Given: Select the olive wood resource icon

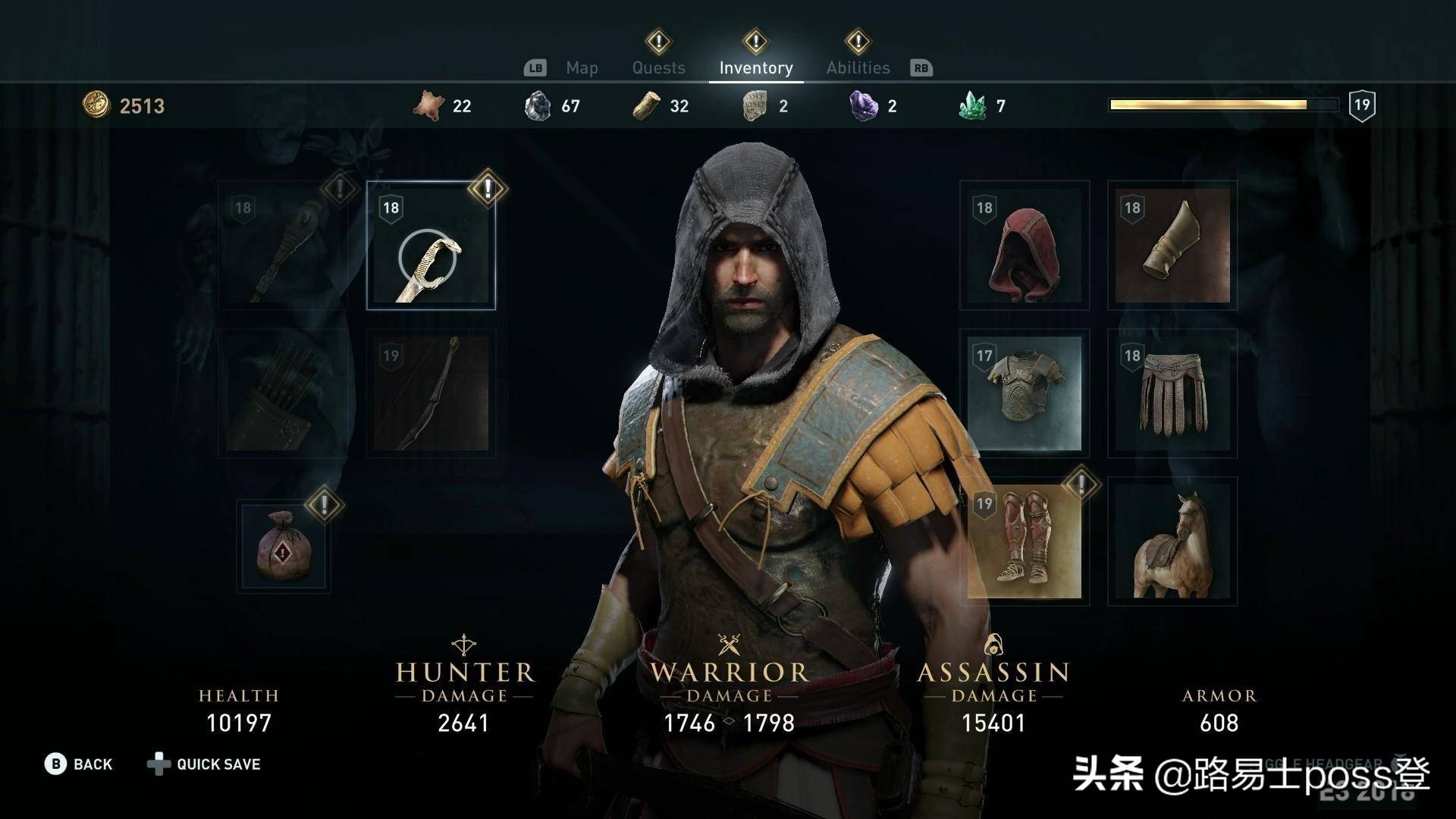Looking at the screenshot, I should click(x=647, y=105).
